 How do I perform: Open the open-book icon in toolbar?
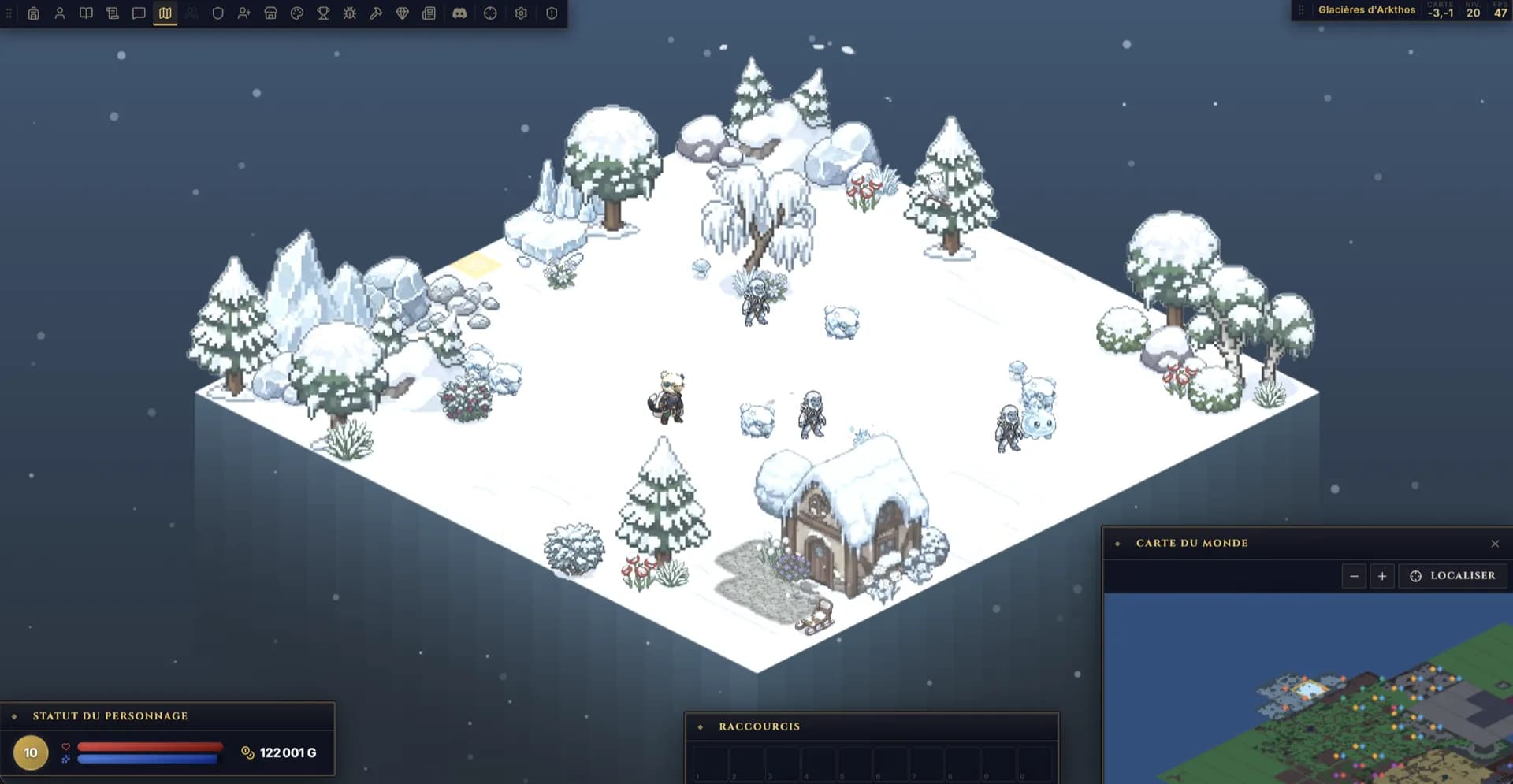coord(86,13)
